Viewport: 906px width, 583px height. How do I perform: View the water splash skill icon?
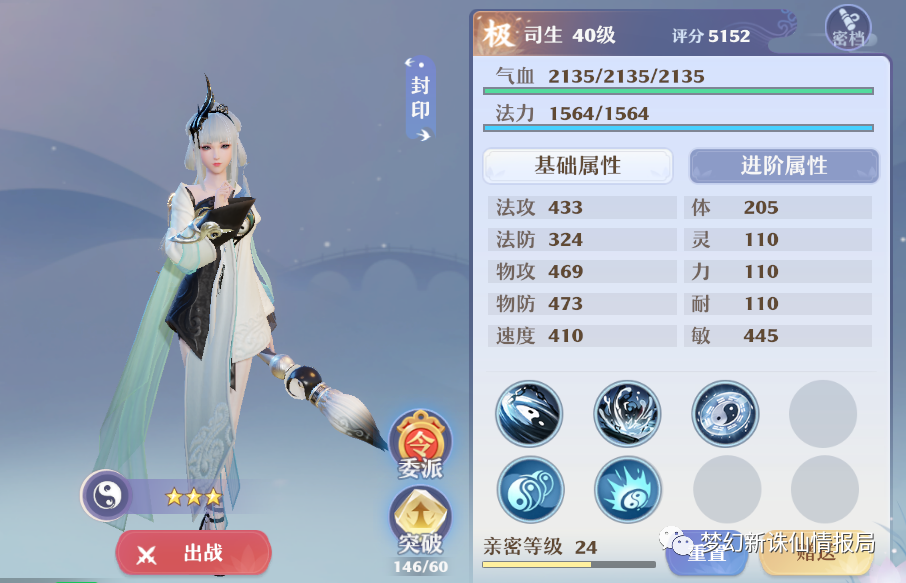[x=627, y=413]
